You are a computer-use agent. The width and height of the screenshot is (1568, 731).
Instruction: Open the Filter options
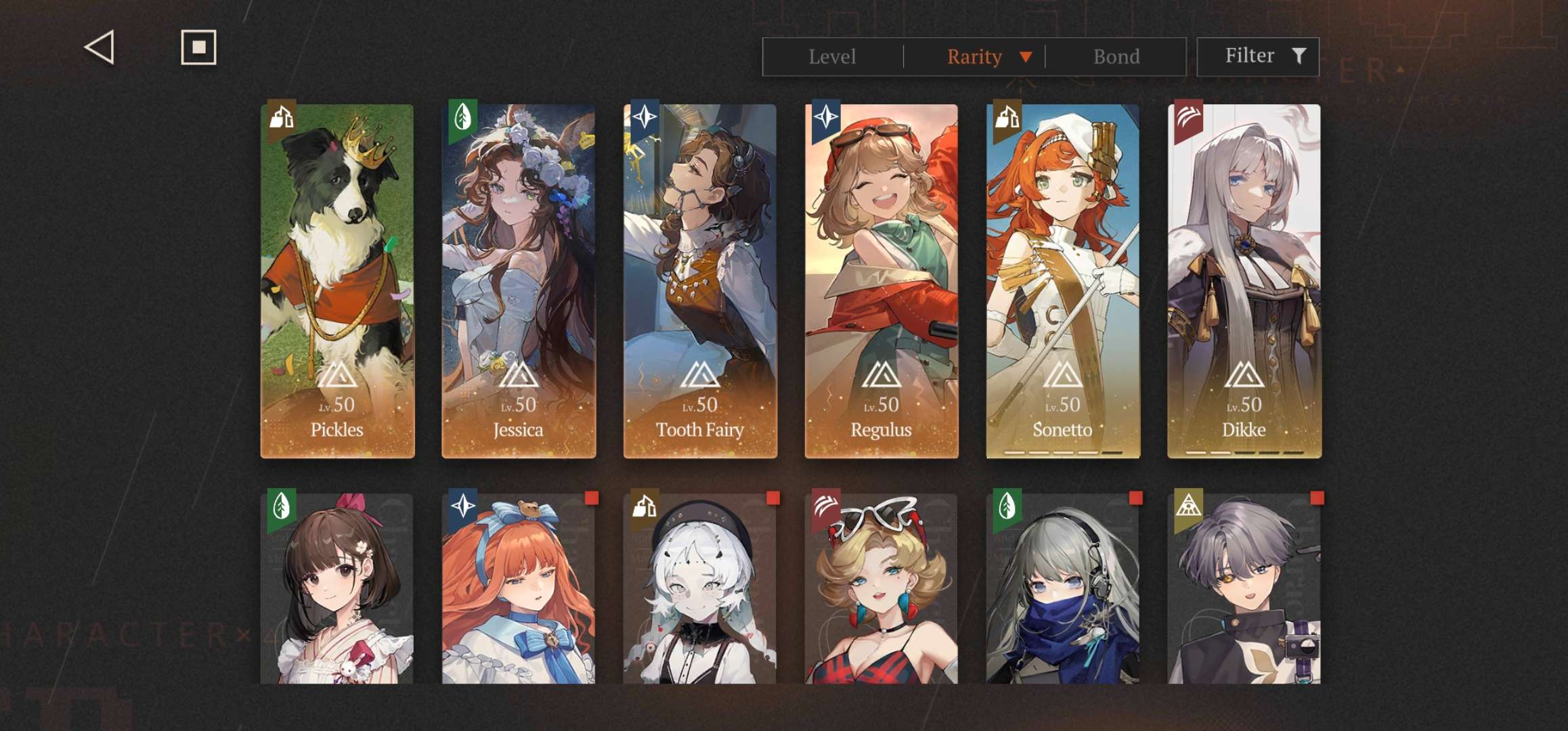click(1258, 56)
